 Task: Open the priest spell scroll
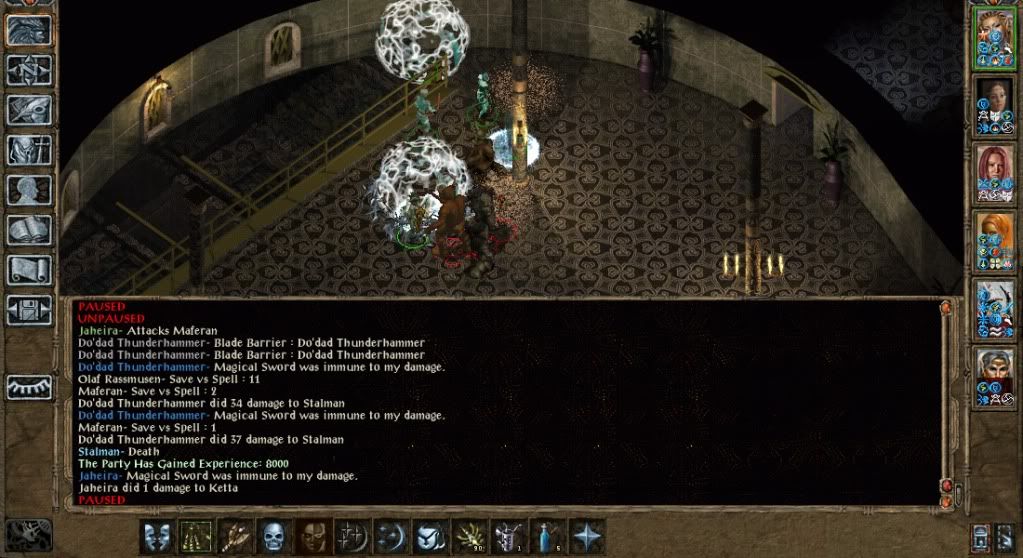coord(29,269)
